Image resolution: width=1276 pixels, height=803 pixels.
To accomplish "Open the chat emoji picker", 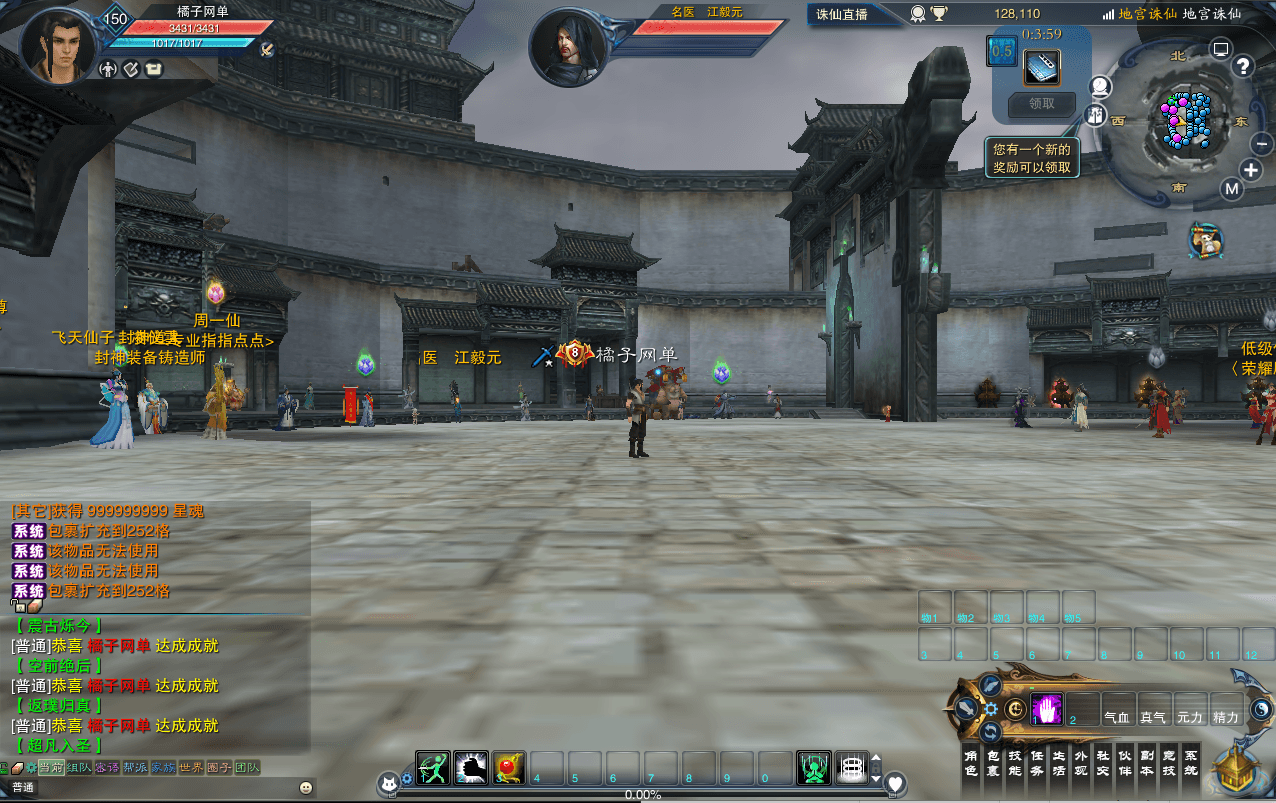I will (306, 788).
